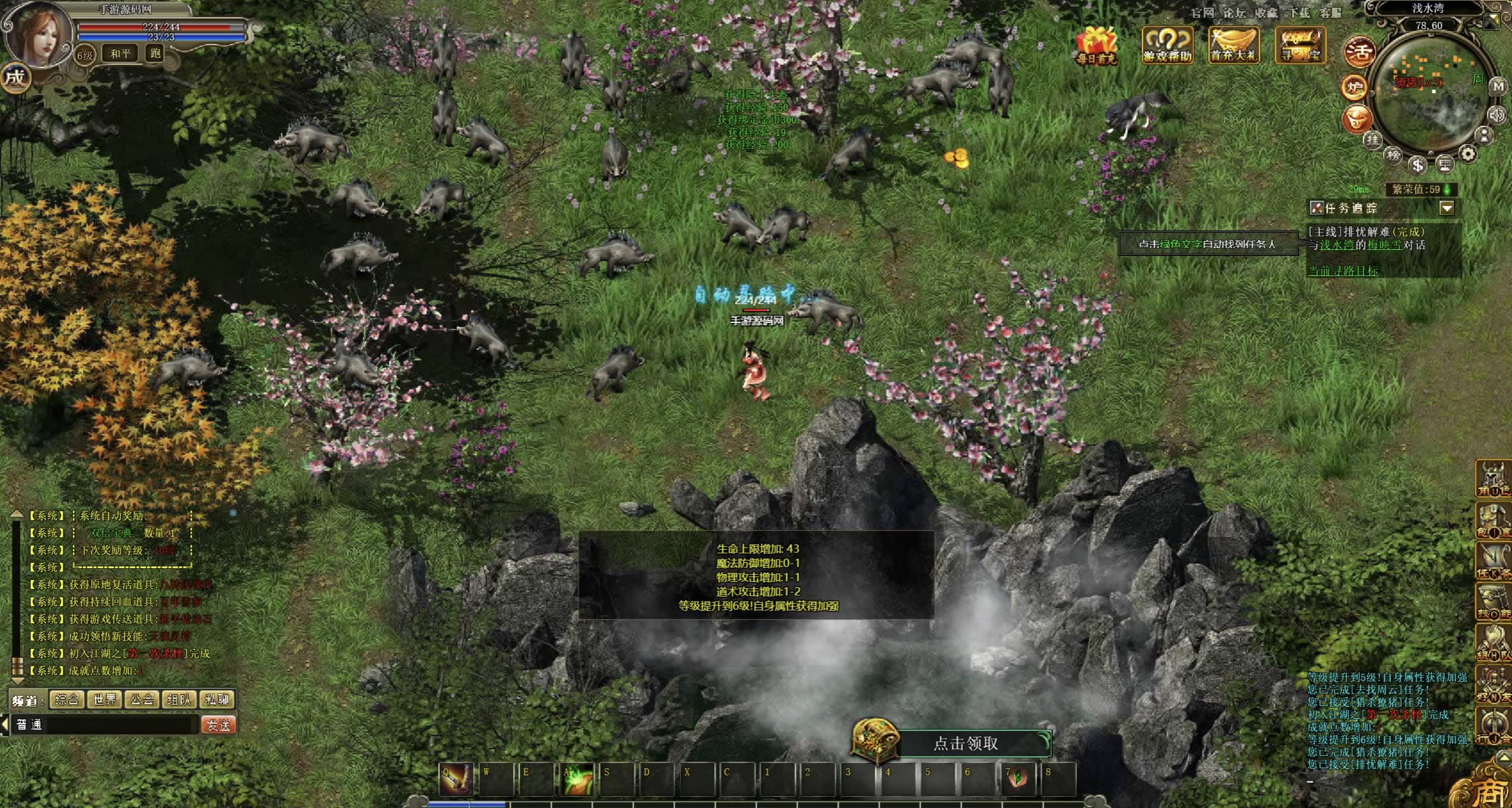
Task: Open the 首充大礼 gold ingot offer
Action: 1234,43
